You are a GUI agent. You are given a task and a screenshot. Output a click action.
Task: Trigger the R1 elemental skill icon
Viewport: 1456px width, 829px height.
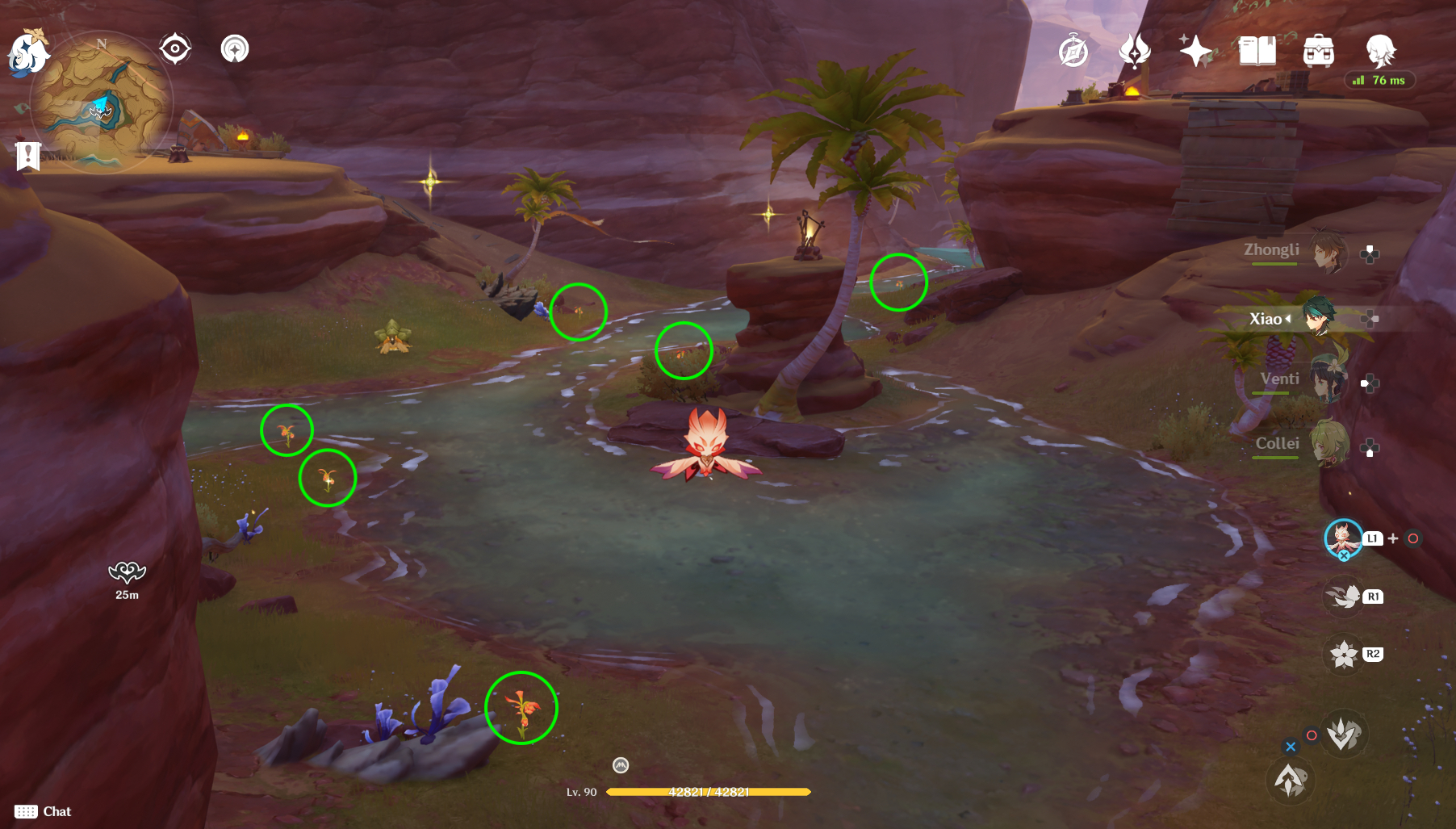(x=1344, y=597)
